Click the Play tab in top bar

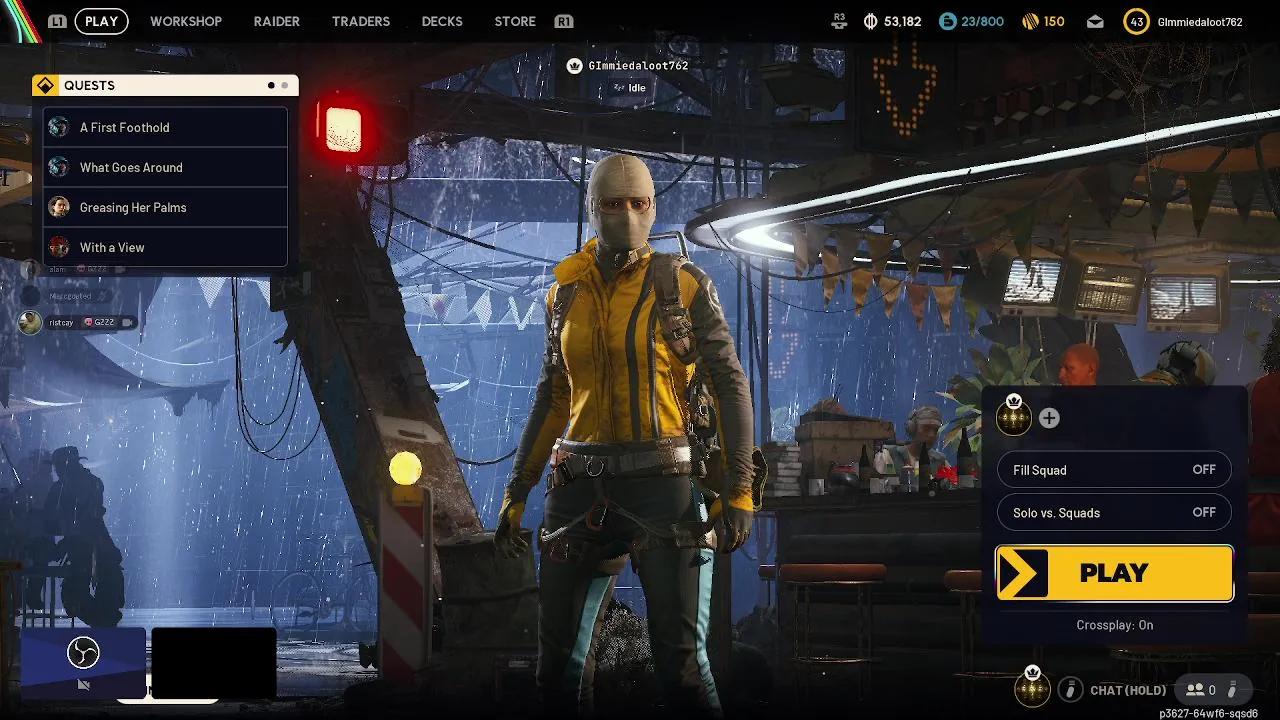tap(101, 21)
